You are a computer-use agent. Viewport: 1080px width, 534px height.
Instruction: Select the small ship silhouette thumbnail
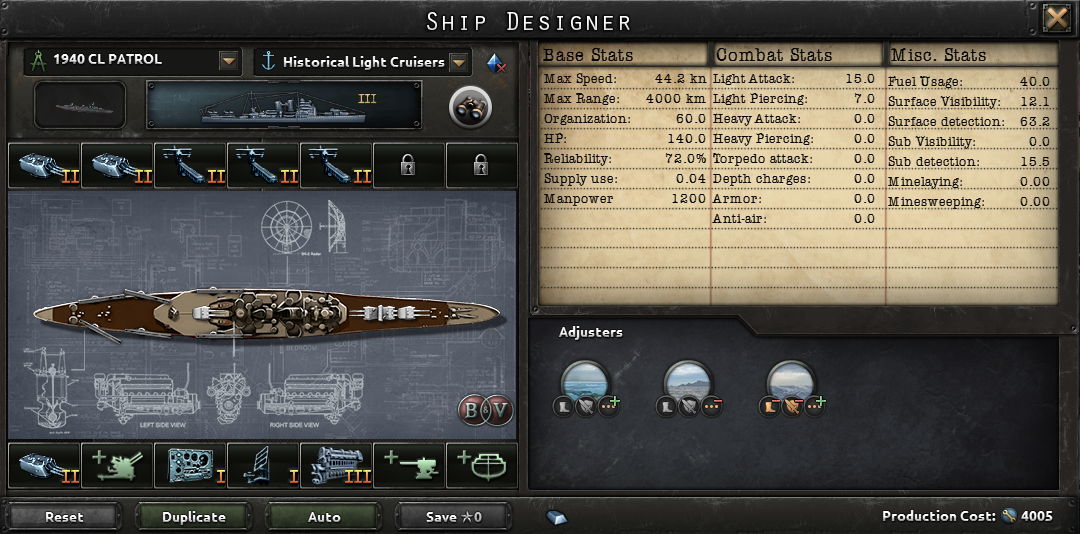80,106
